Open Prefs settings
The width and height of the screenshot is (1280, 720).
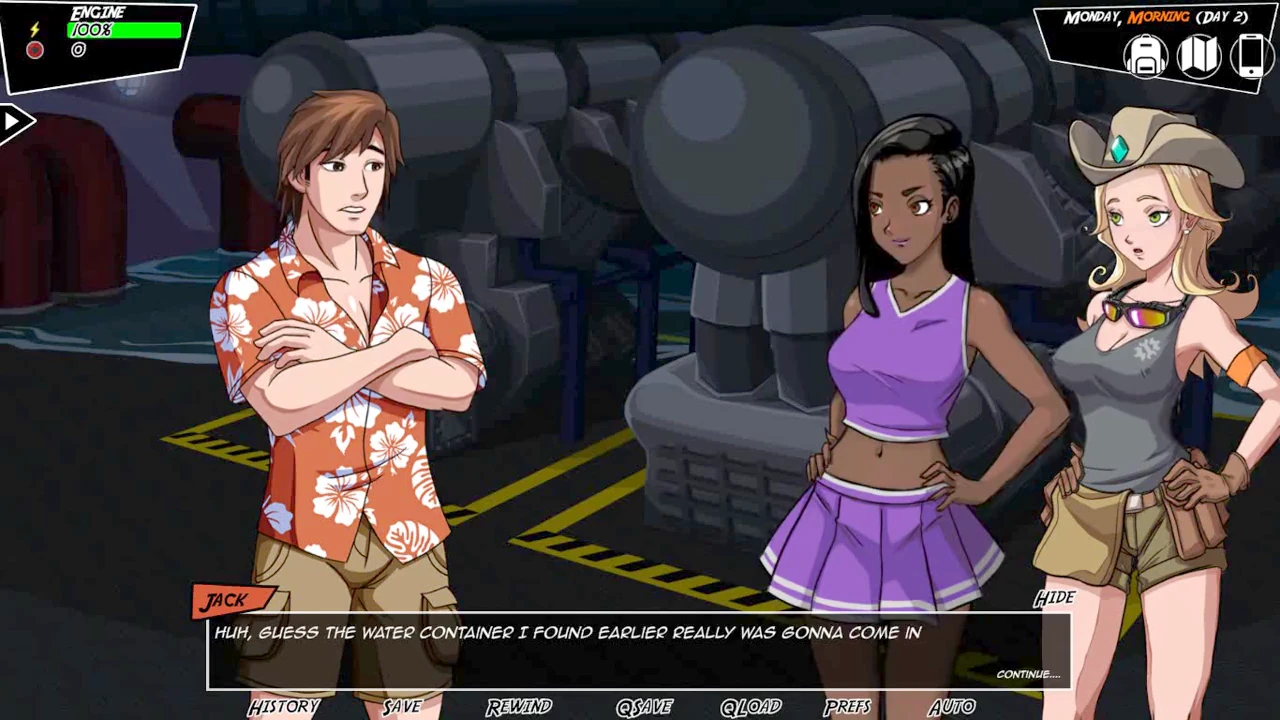coord(848,707)
